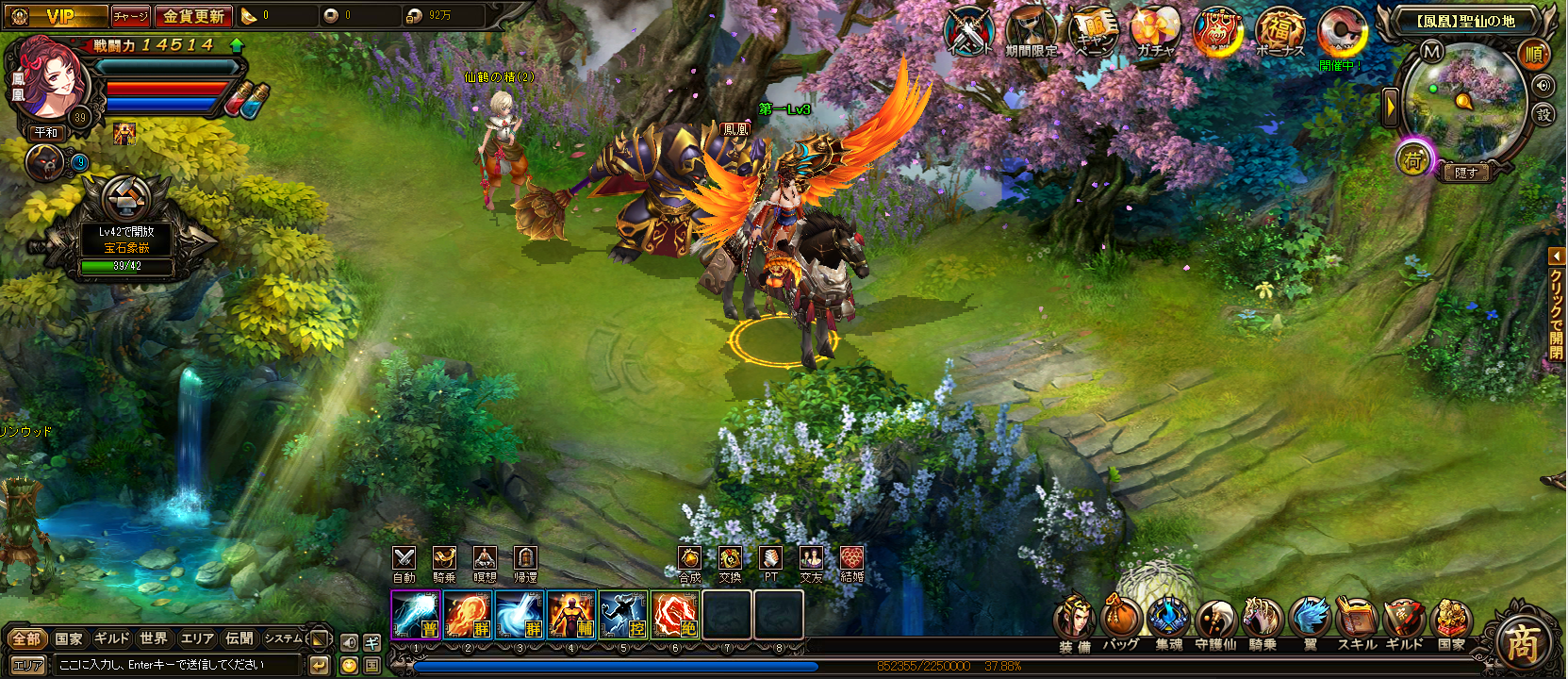Open the イベント crossed-swords event icon

coord(971,31)
